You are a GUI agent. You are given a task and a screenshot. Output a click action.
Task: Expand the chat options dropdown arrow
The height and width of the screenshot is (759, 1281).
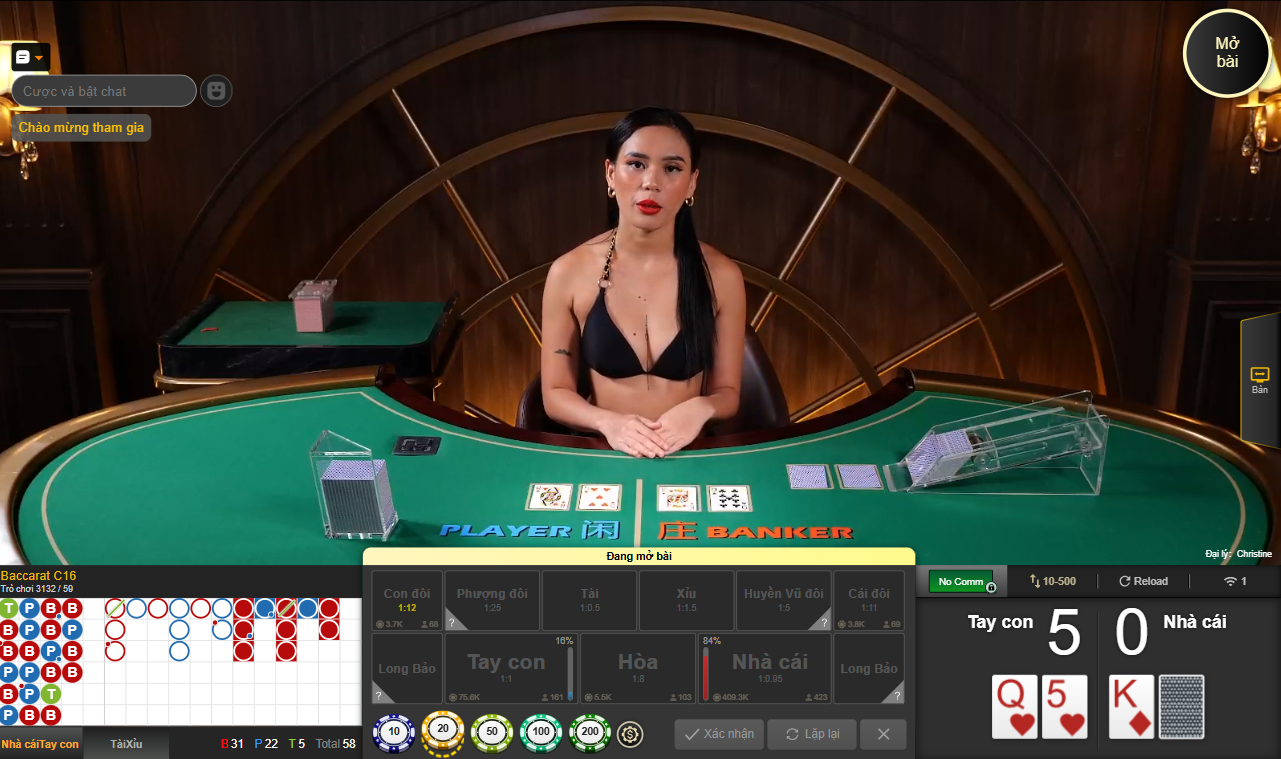click(x=39, y=57)
